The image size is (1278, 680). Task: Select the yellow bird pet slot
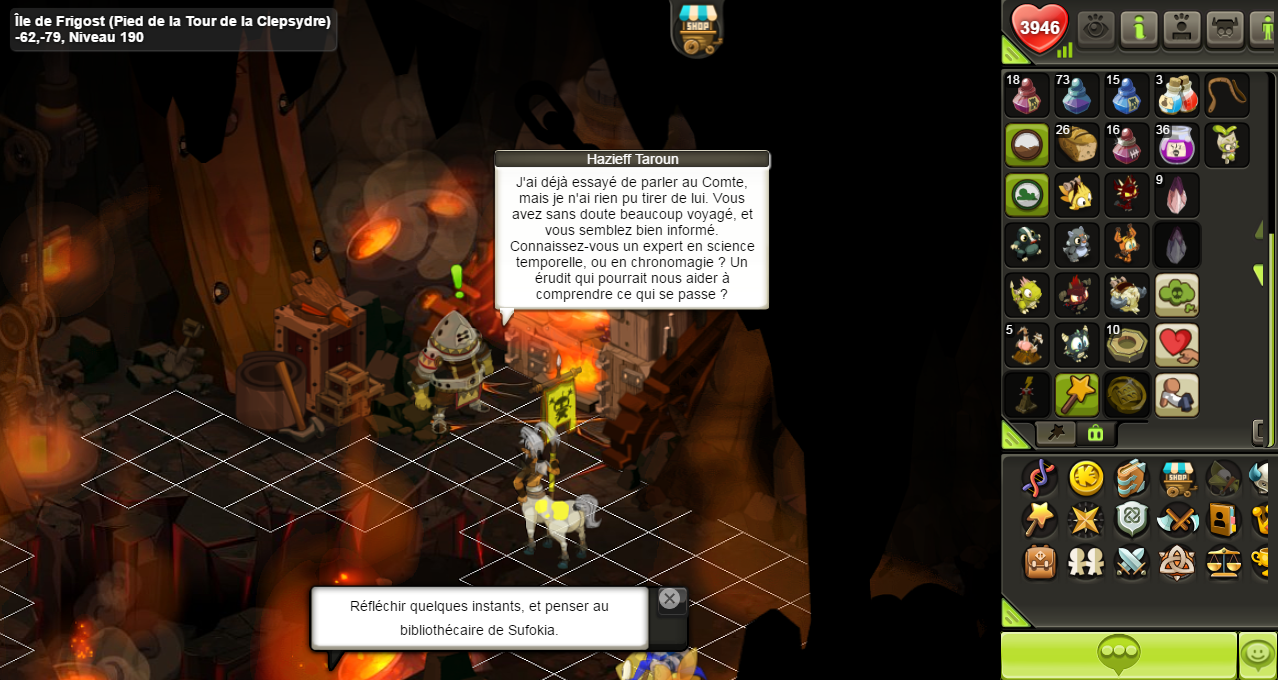1077,195
